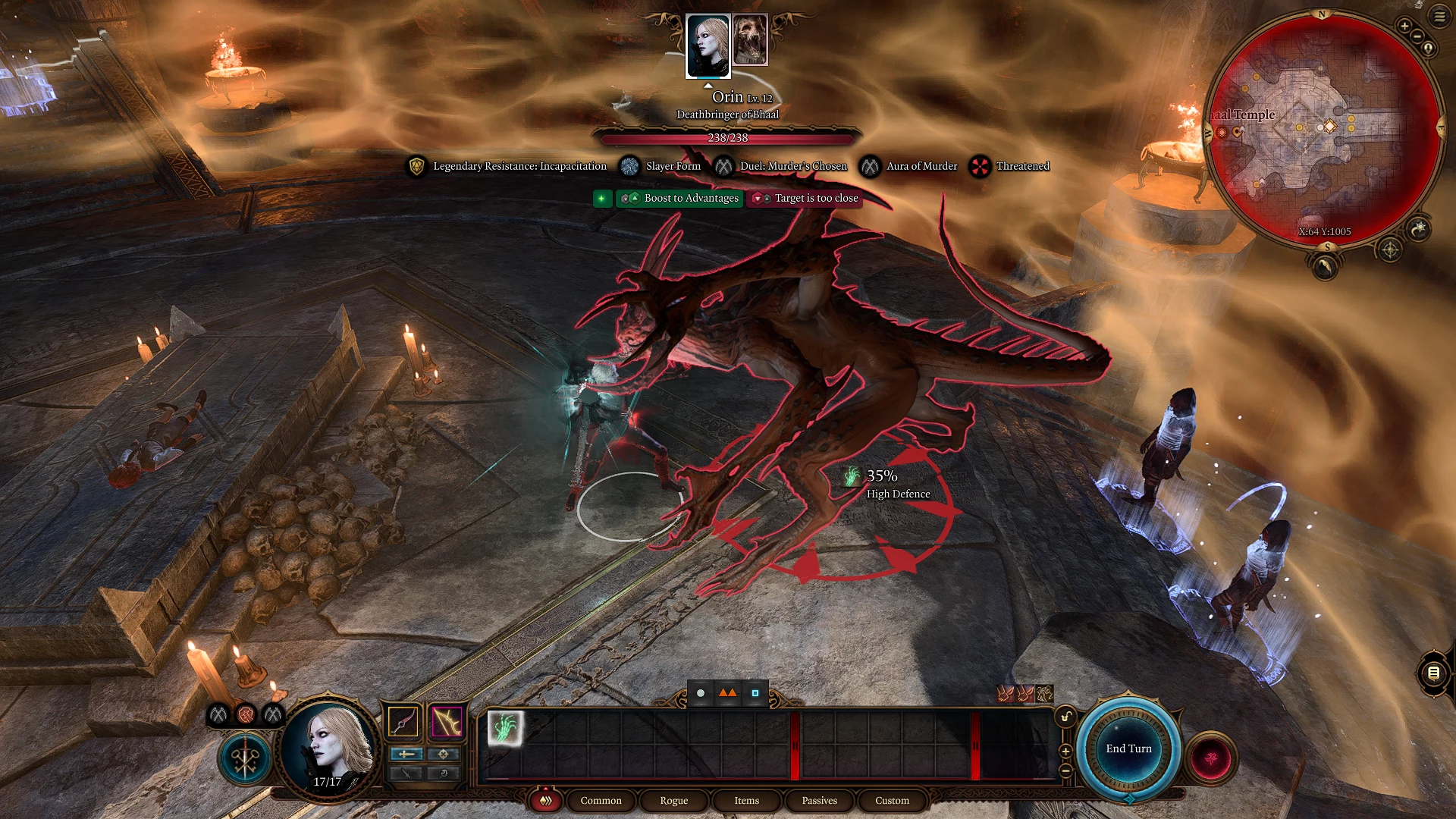The width and height of the screenshot is (1456, 819).
Task: Zoom in on the minimap
Action: pos(1404,27)
